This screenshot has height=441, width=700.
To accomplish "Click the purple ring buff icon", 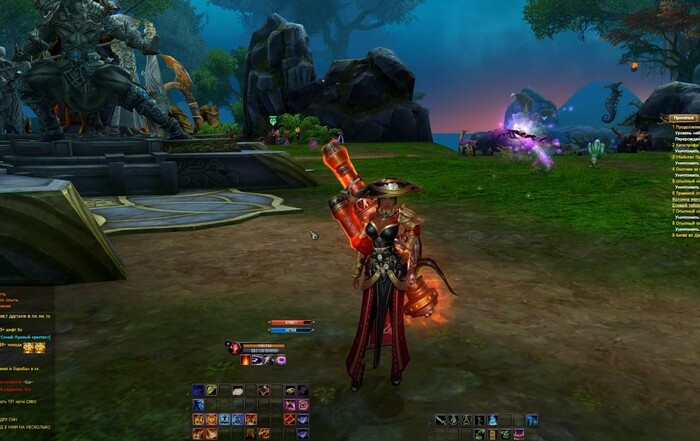I will 281,360.
